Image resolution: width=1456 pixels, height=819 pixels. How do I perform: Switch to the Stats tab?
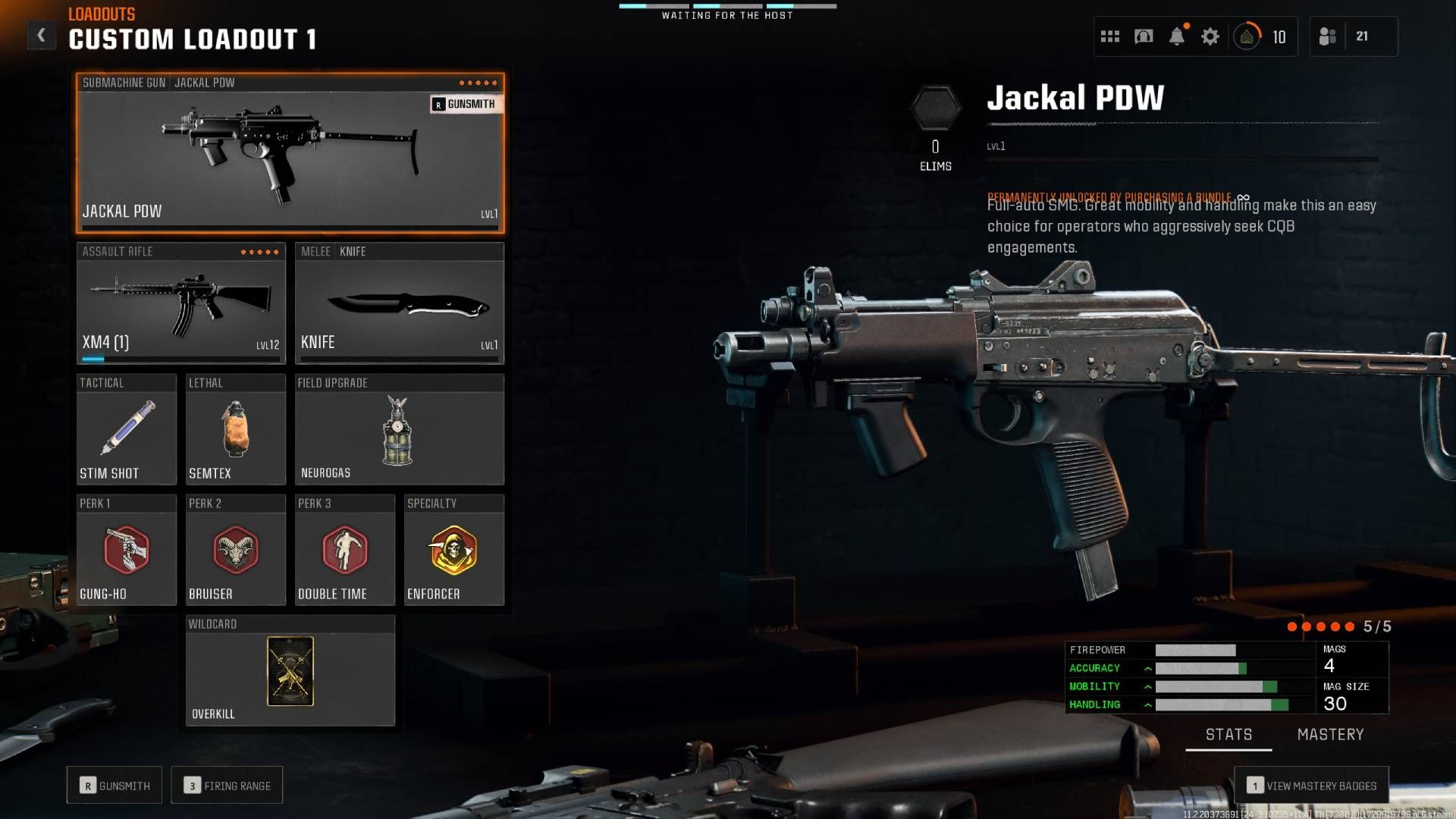[x=1228, y=734]
